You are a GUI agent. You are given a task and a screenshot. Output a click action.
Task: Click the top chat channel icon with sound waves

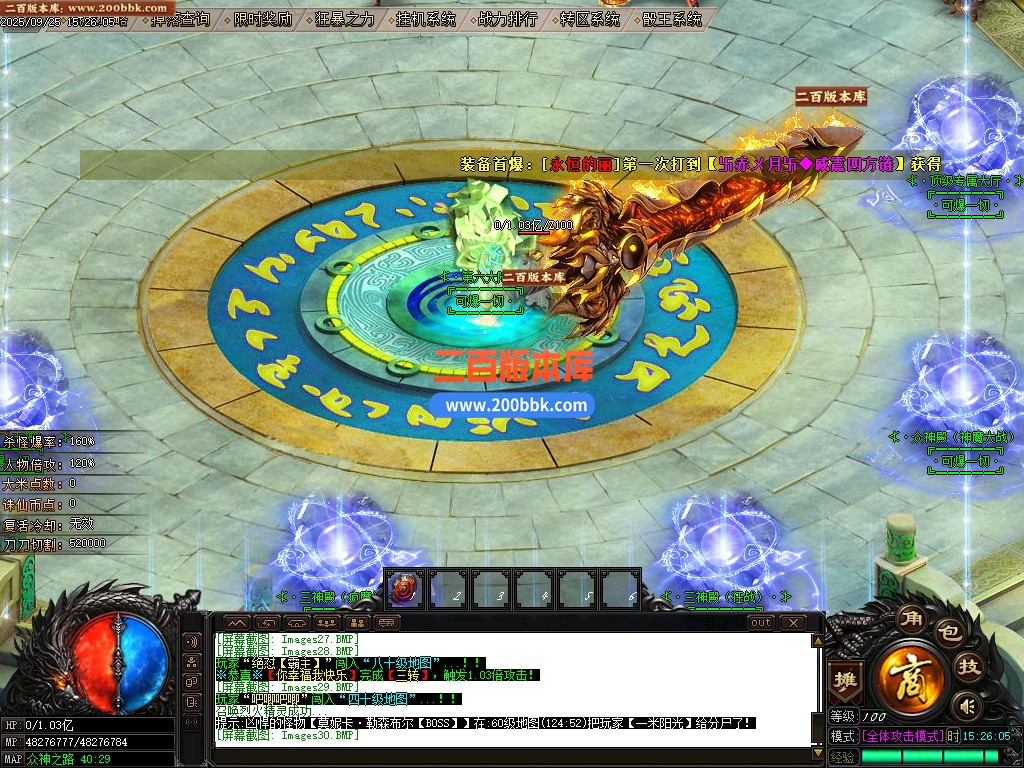tap(191, 641)
